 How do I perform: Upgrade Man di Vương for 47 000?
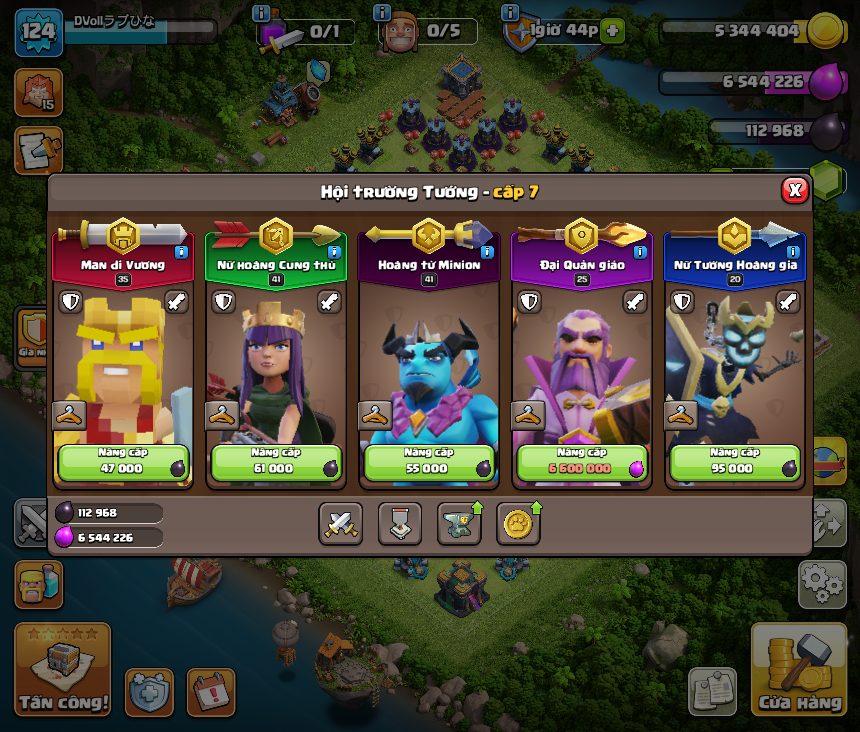pos(123,461)
